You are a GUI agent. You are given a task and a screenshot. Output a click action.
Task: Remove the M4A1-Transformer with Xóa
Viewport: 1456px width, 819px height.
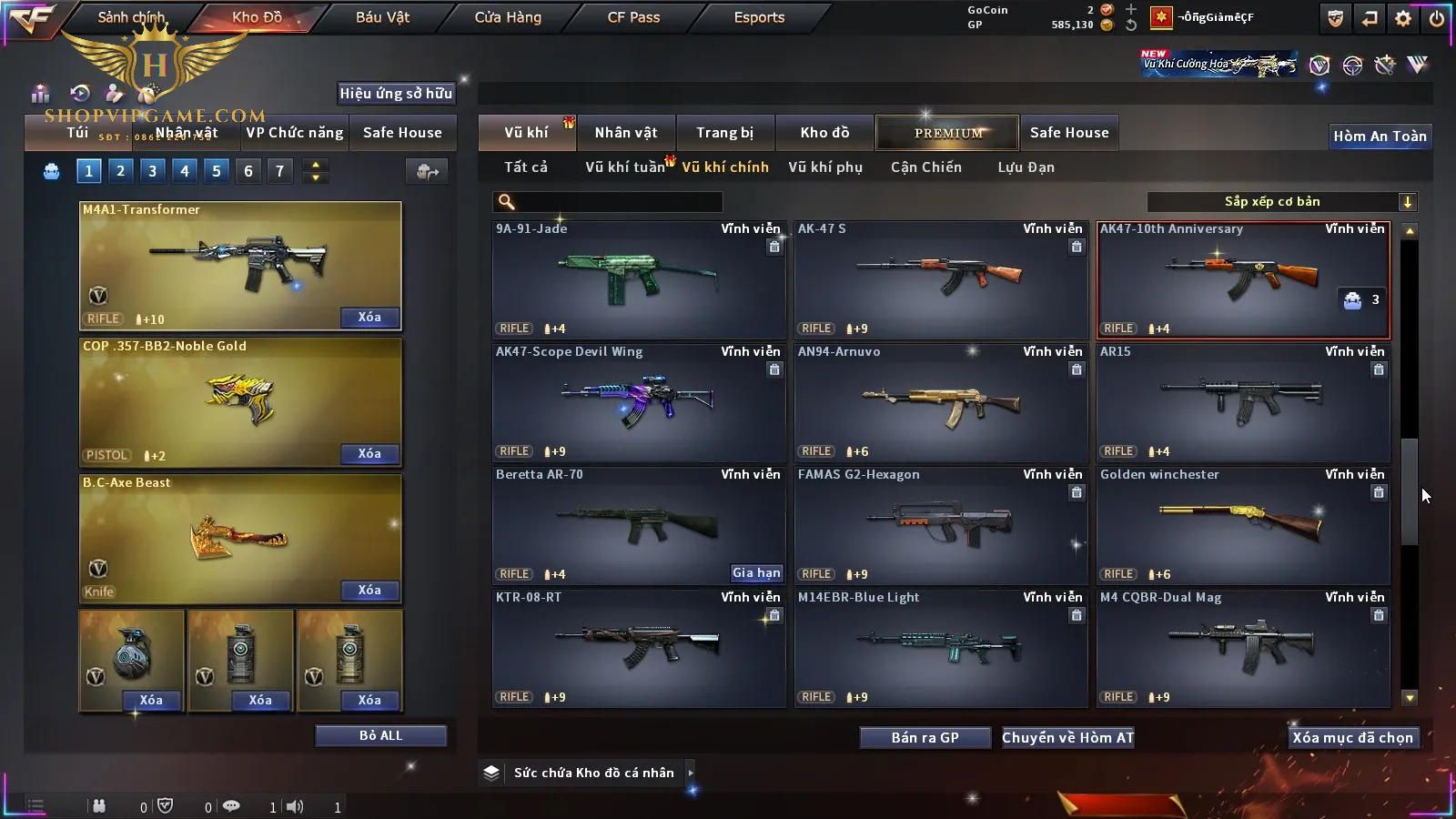coord(369,318)
